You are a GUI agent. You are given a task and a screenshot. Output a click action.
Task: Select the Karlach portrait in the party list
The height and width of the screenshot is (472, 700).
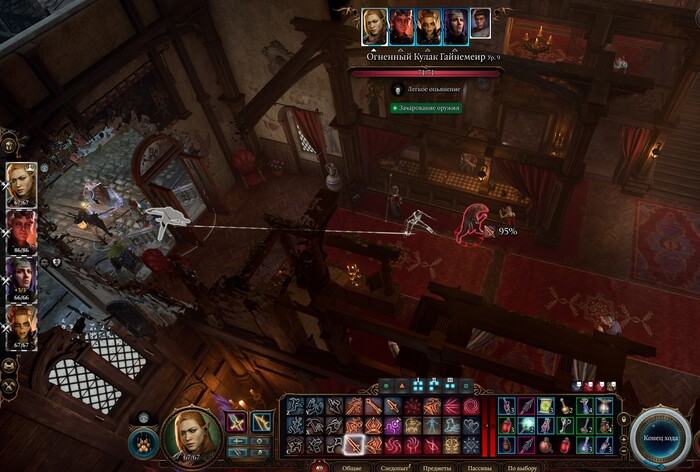[x=22, y=229]
